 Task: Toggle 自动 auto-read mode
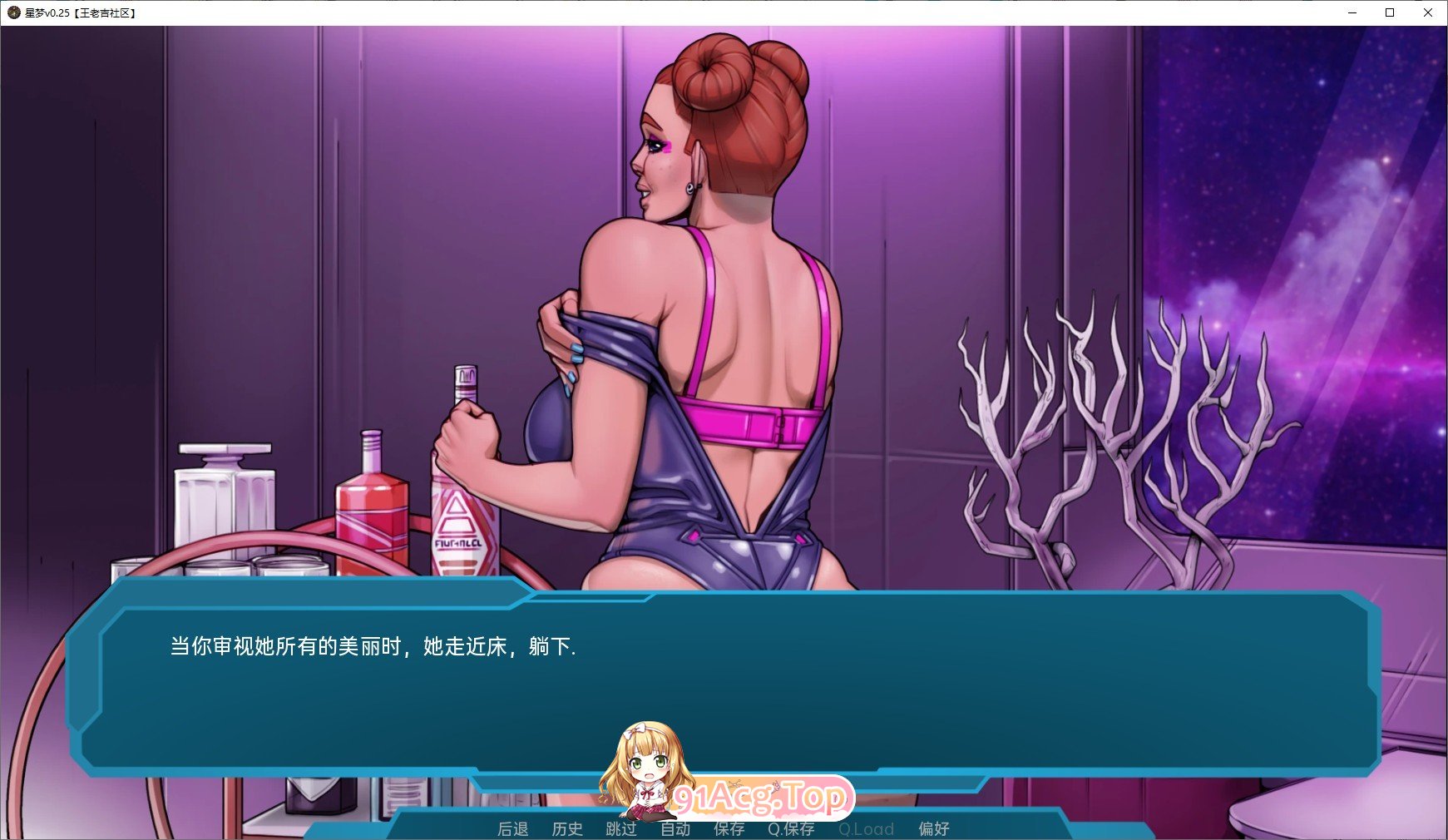(675, 828)
